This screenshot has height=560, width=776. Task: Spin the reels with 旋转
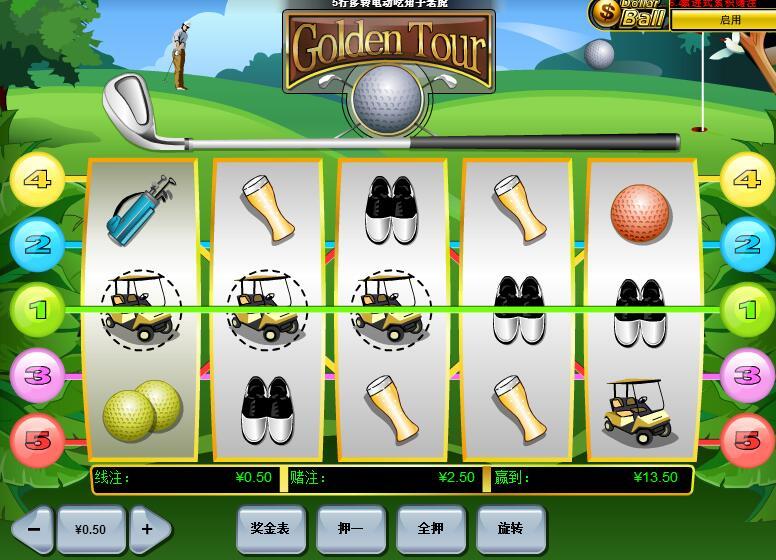tap(511, 529)
